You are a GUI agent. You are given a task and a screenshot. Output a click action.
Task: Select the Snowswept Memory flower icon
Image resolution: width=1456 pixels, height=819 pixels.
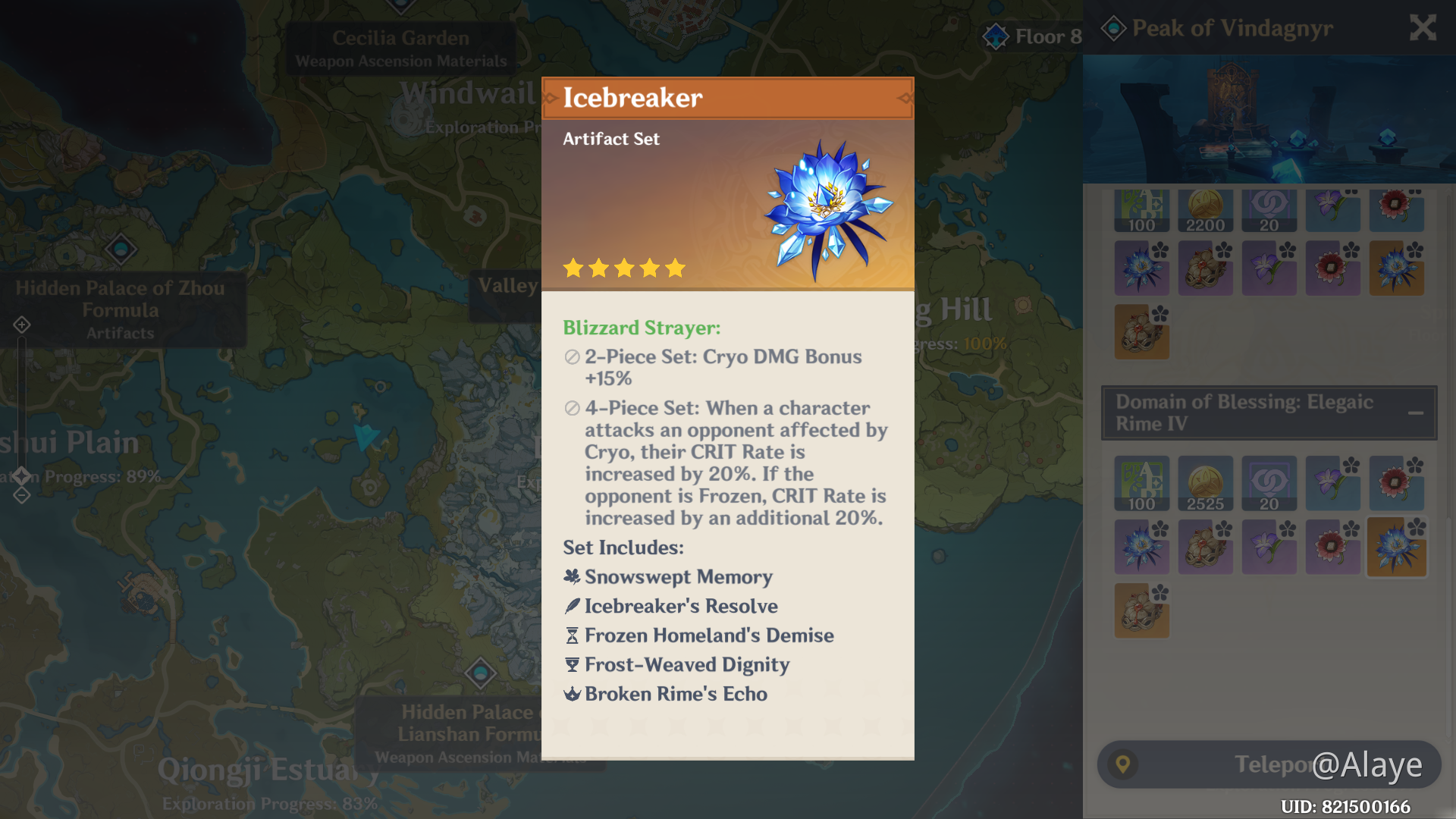[570, 576]
